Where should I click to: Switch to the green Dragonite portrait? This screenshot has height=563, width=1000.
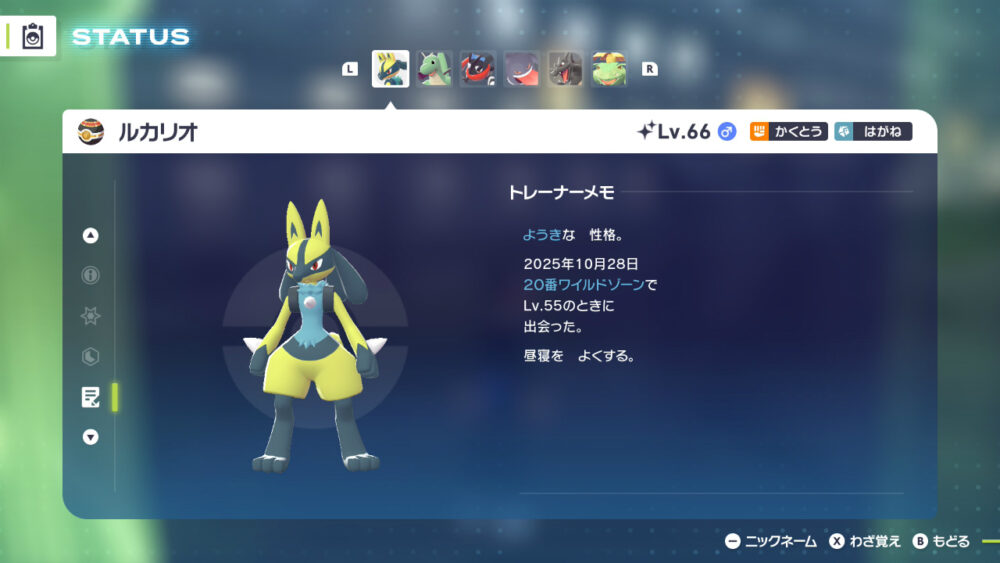(x=434, y=69)
